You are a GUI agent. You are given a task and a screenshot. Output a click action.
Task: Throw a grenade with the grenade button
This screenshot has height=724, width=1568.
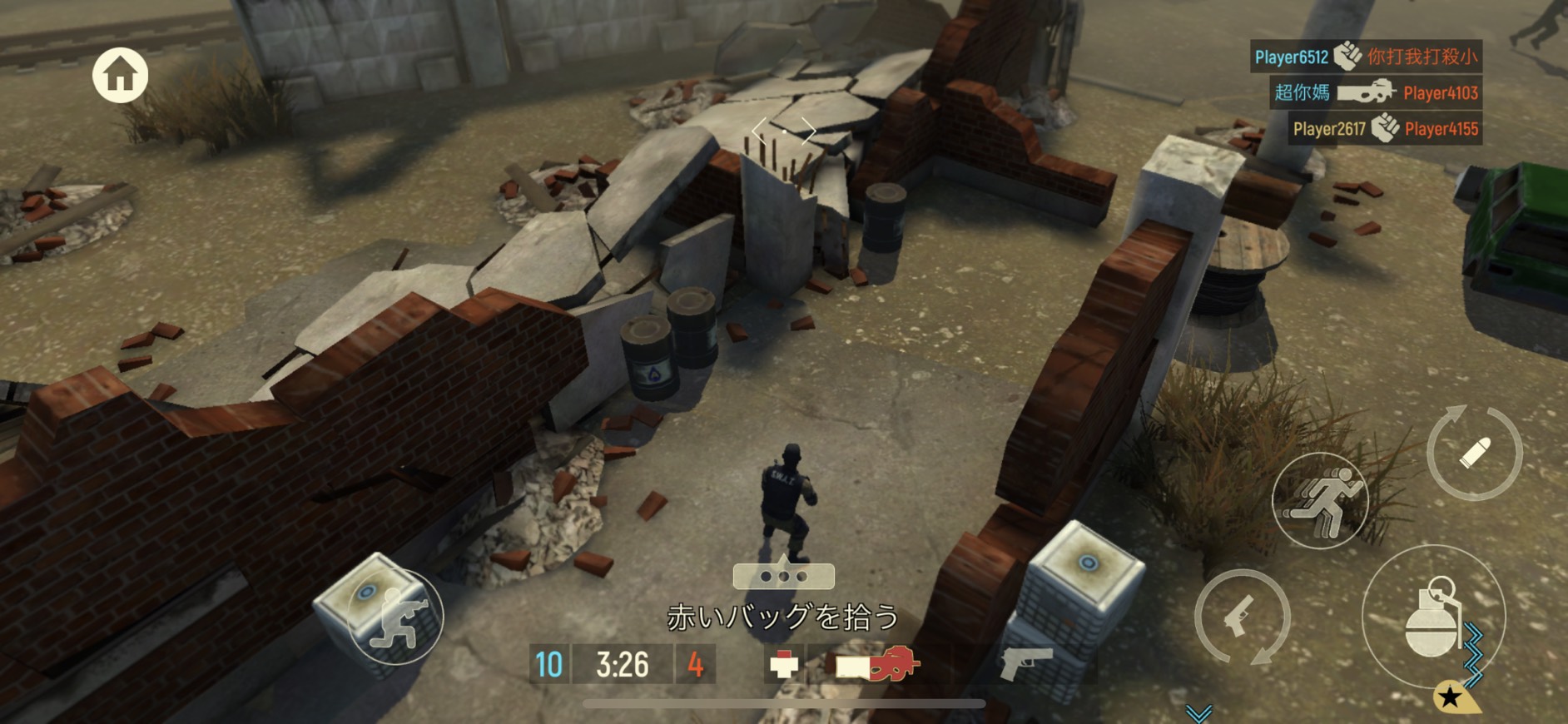[x=1432, y=617]
